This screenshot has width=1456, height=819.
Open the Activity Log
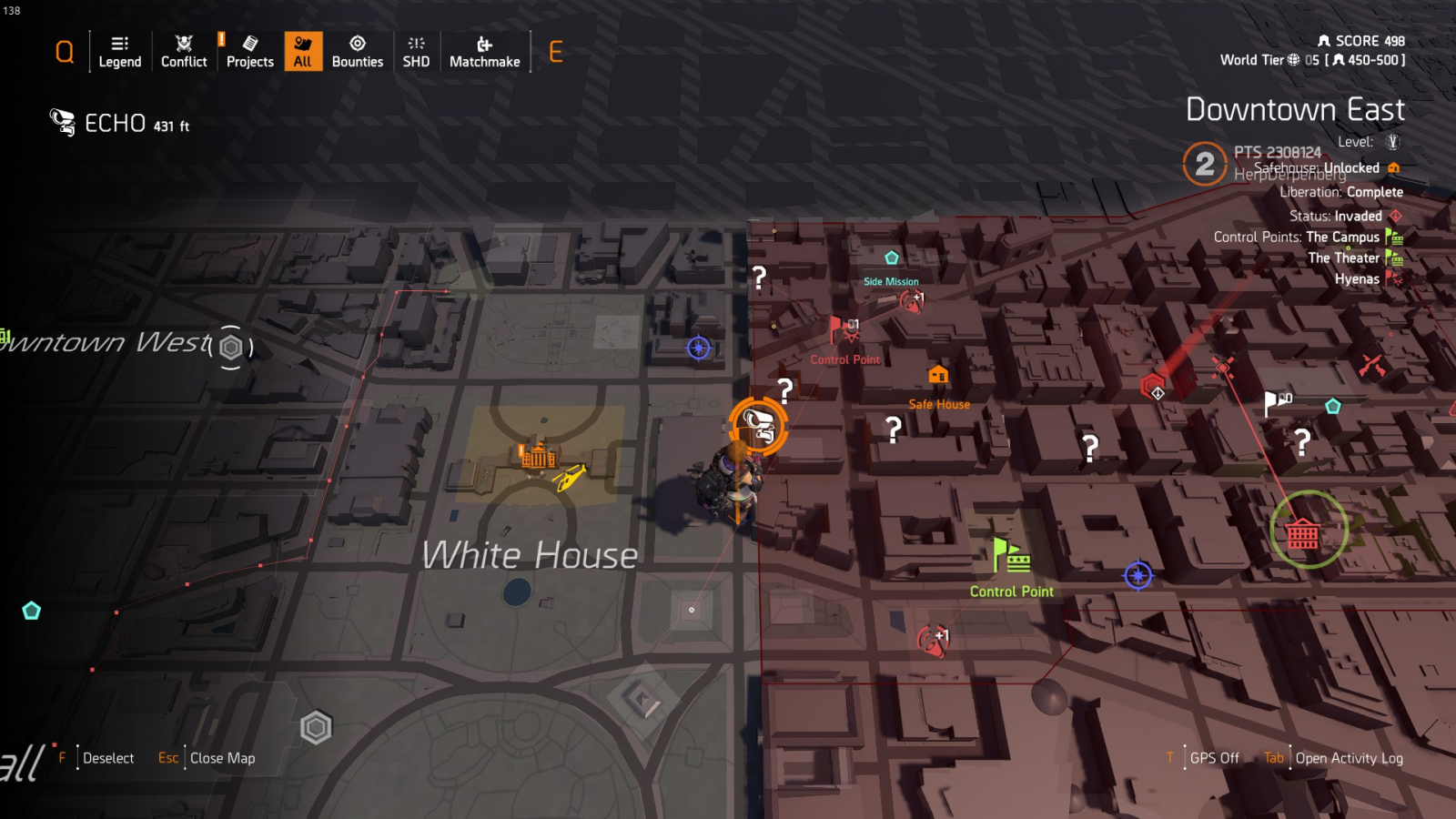click(1349, 758)
